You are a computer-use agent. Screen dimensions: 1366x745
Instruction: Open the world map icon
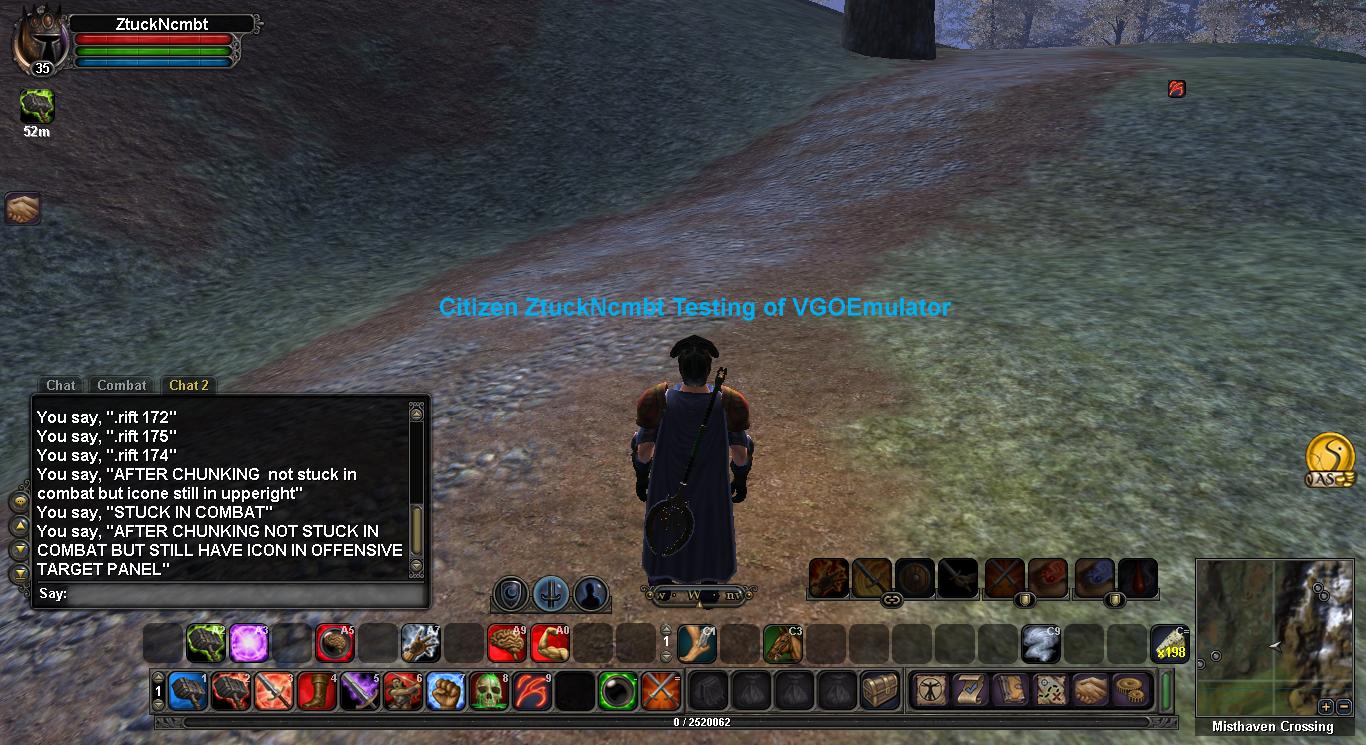pos(1051,690)
